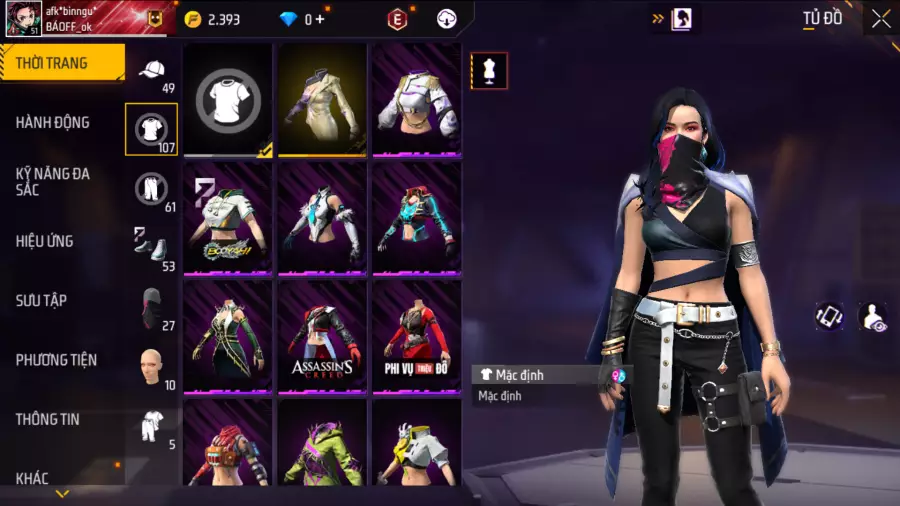Screen dimensions: 900x506
Task: Choose the hat subcategory icon
Action: (152, 70)
